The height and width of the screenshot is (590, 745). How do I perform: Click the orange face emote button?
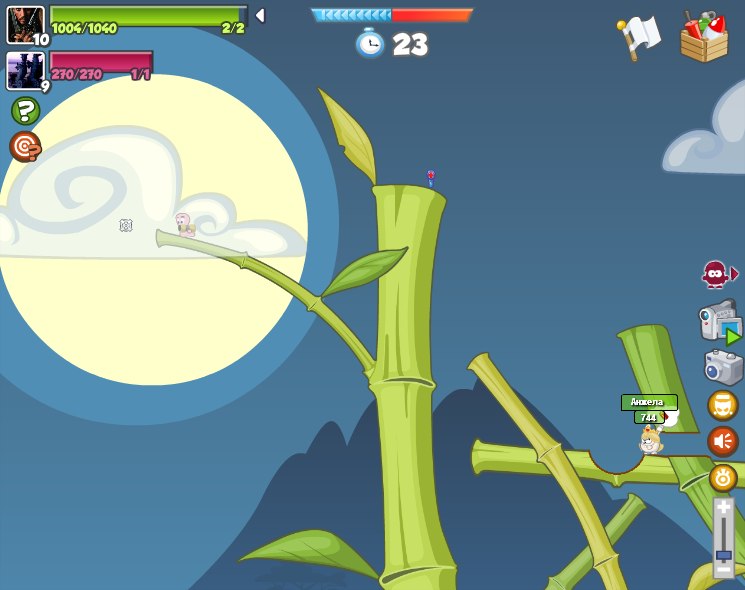[x=723, y=405]
